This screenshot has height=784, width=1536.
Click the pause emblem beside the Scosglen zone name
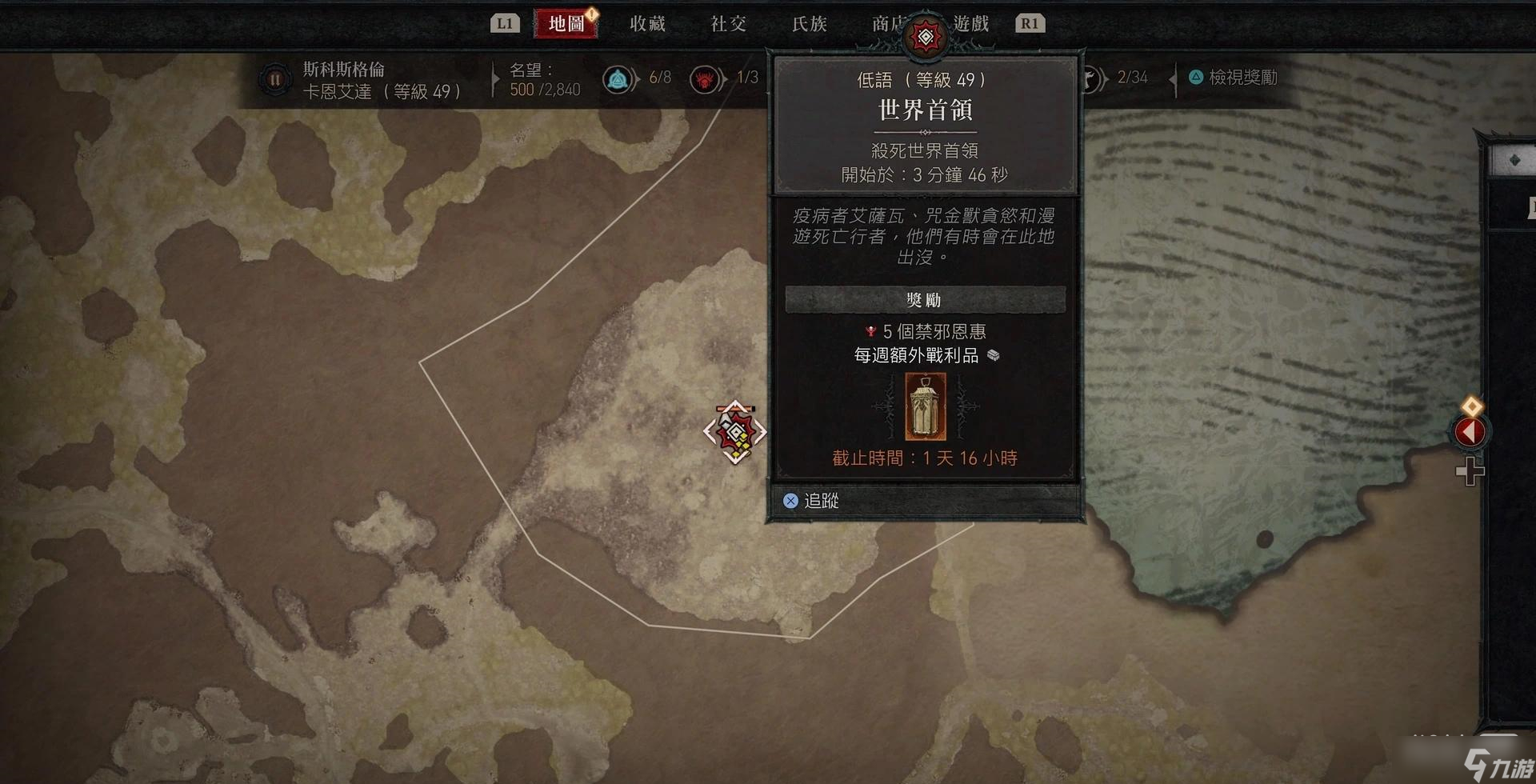pyautogui.click(x=275, y=78)
